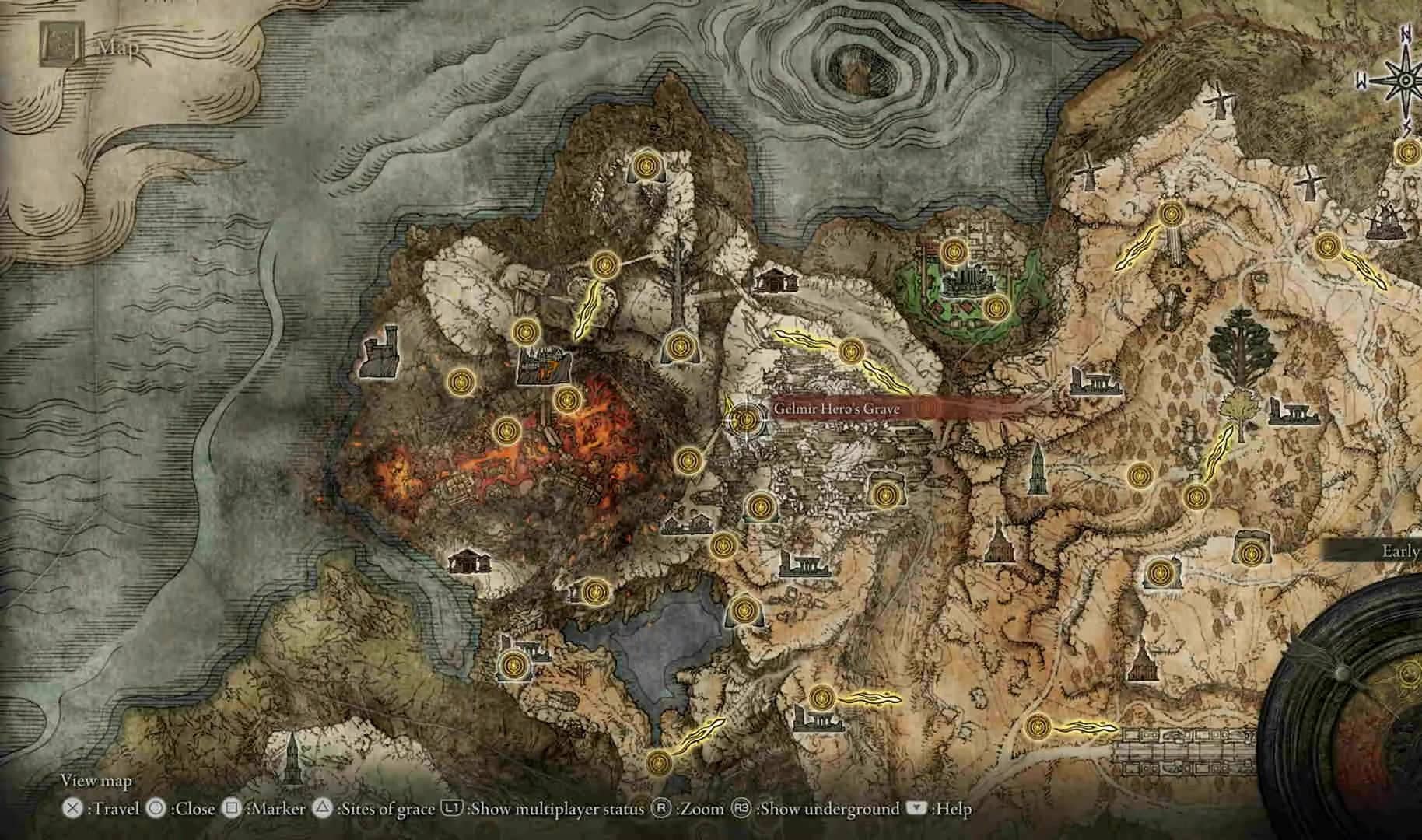Zoom the map with the R option
This screenshot has width=1422, height=840.
pos(663,809)
